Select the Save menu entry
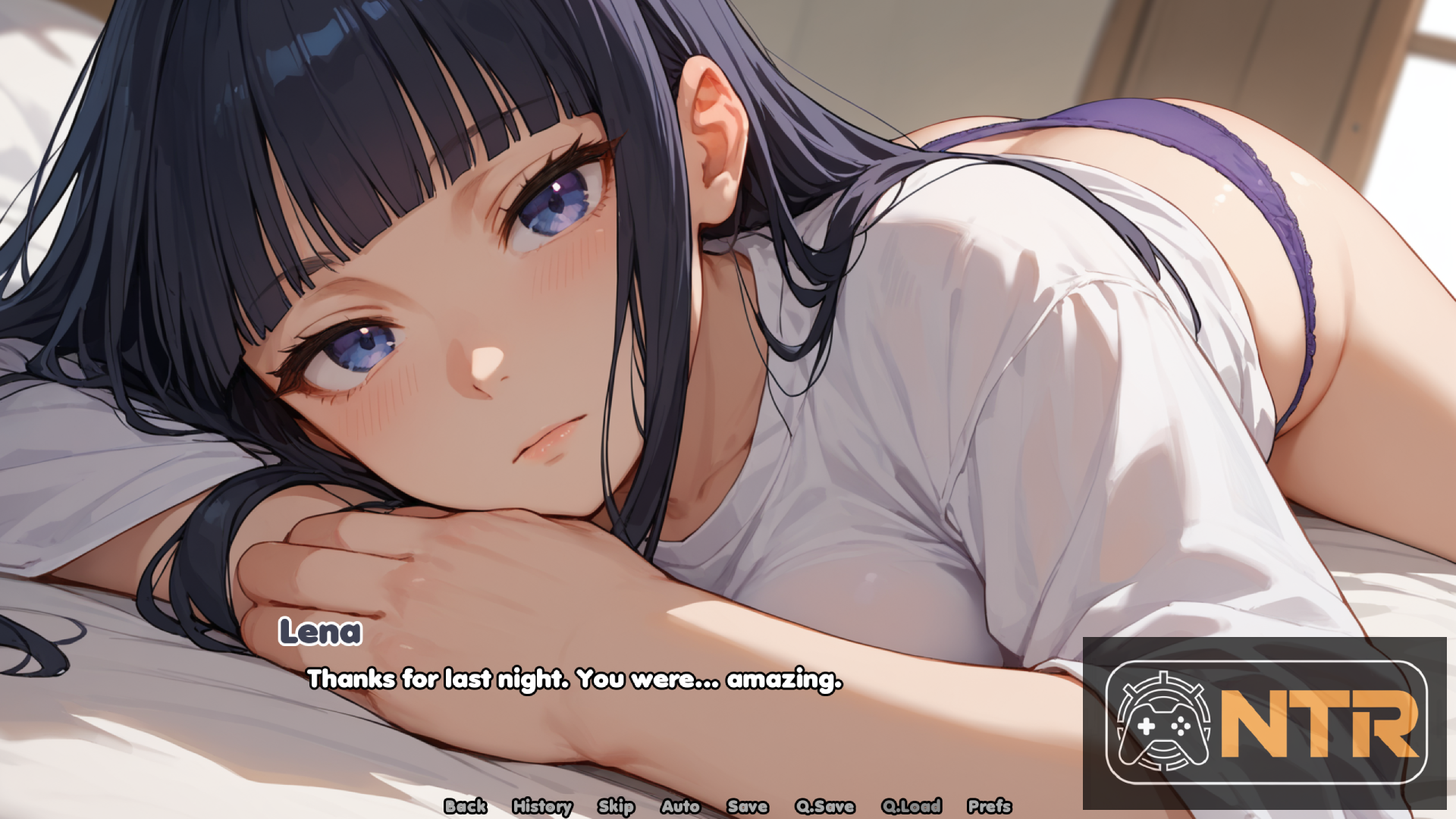This screenshot has width=1456, height=819. [746, 807]
